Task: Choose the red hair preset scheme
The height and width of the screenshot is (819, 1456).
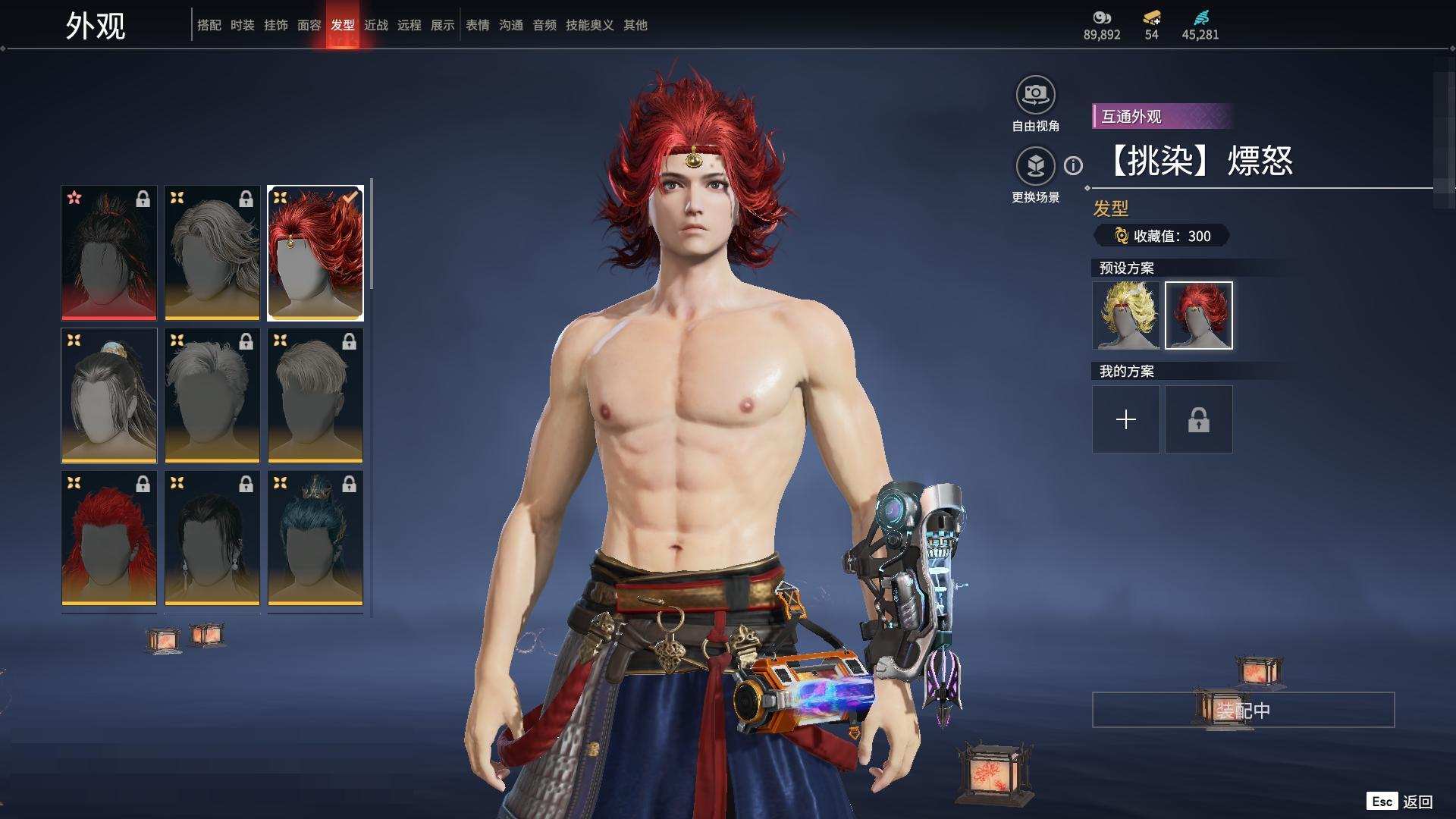Action: (1198, 315)
